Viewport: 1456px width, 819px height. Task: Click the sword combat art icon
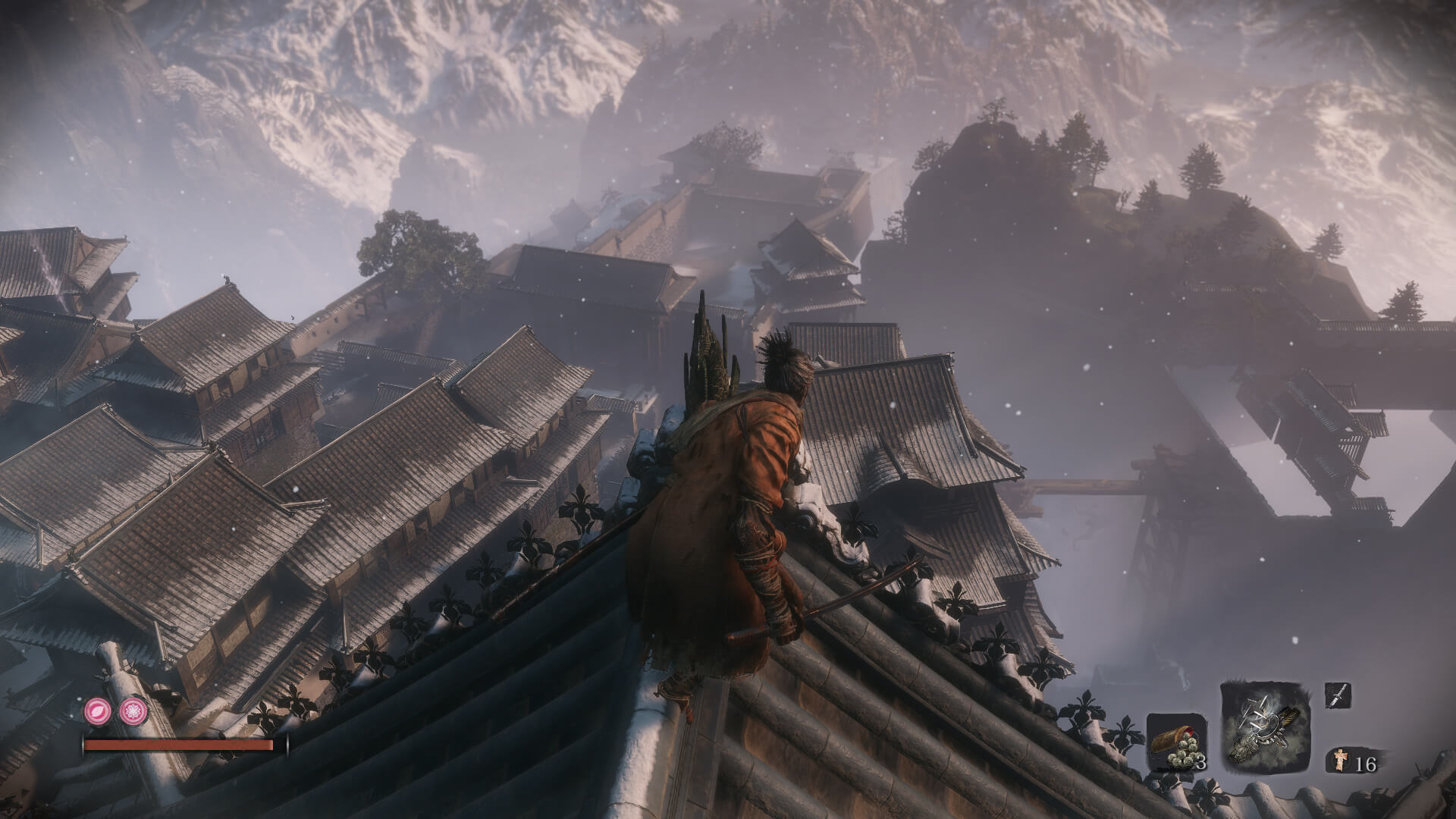(x=1338, y=695)
